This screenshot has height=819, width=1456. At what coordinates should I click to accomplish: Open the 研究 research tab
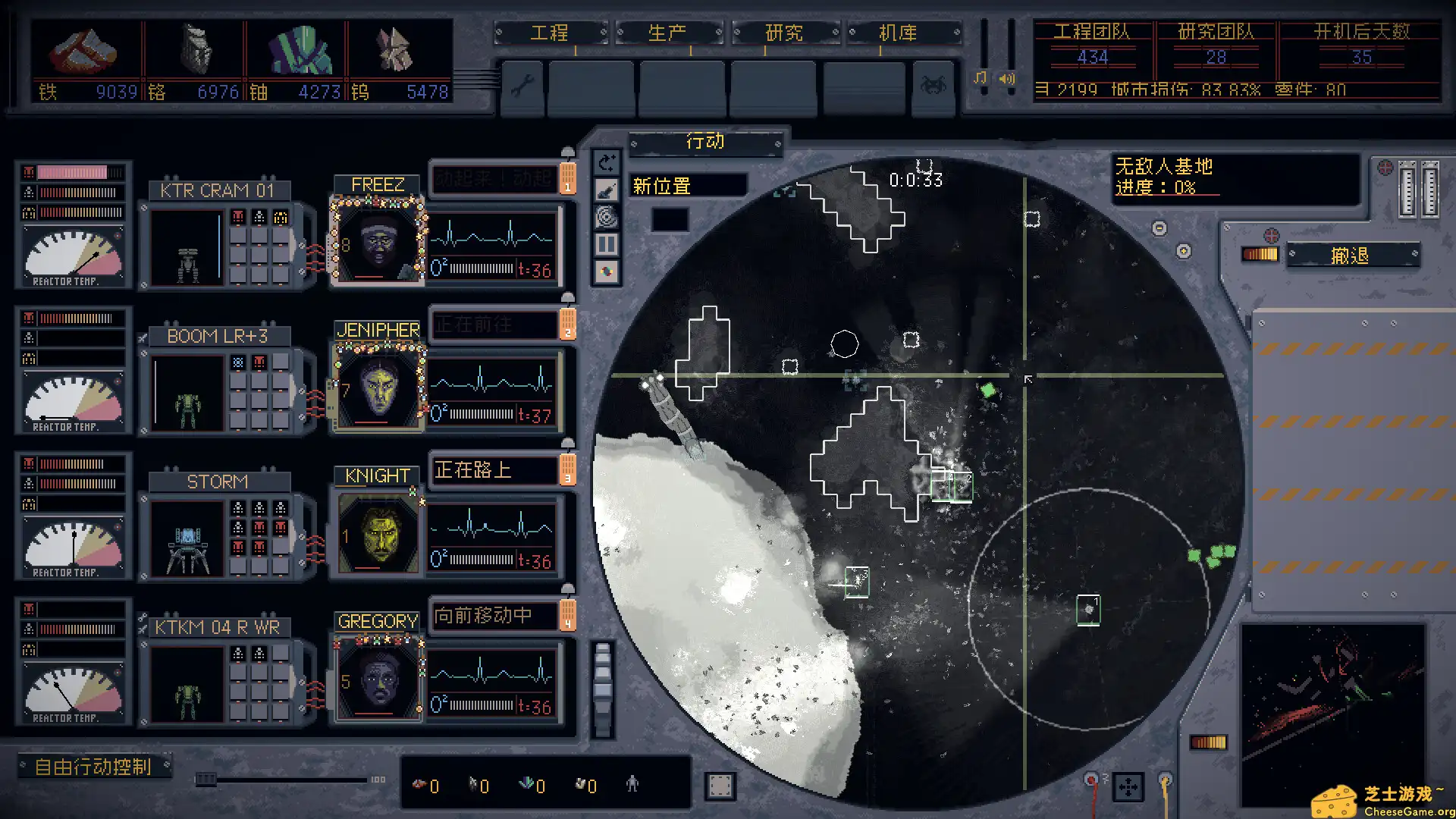783,33
